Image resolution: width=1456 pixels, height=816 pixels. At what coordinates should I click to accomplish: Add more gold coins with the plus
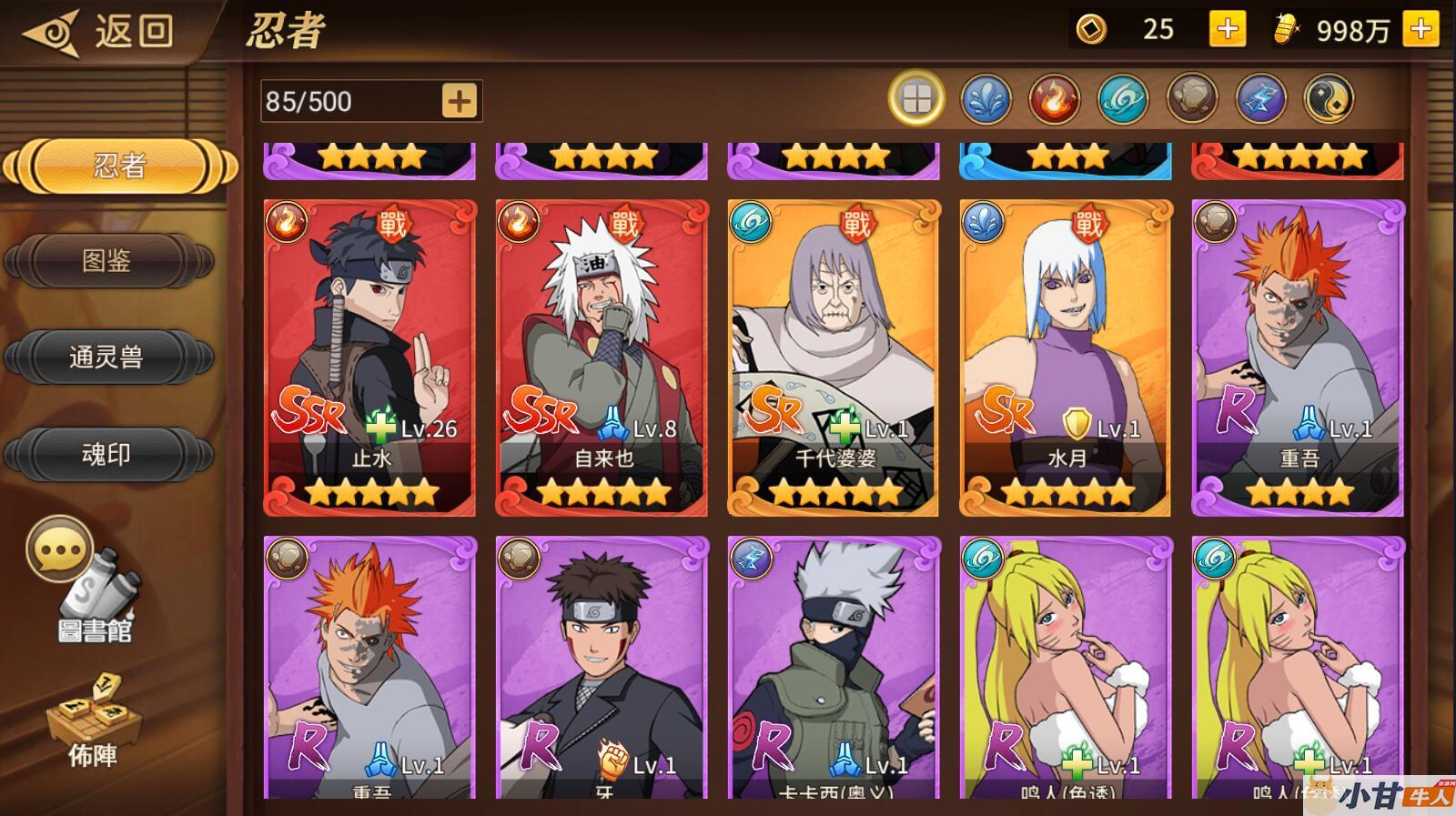[x=1227, y=30]
